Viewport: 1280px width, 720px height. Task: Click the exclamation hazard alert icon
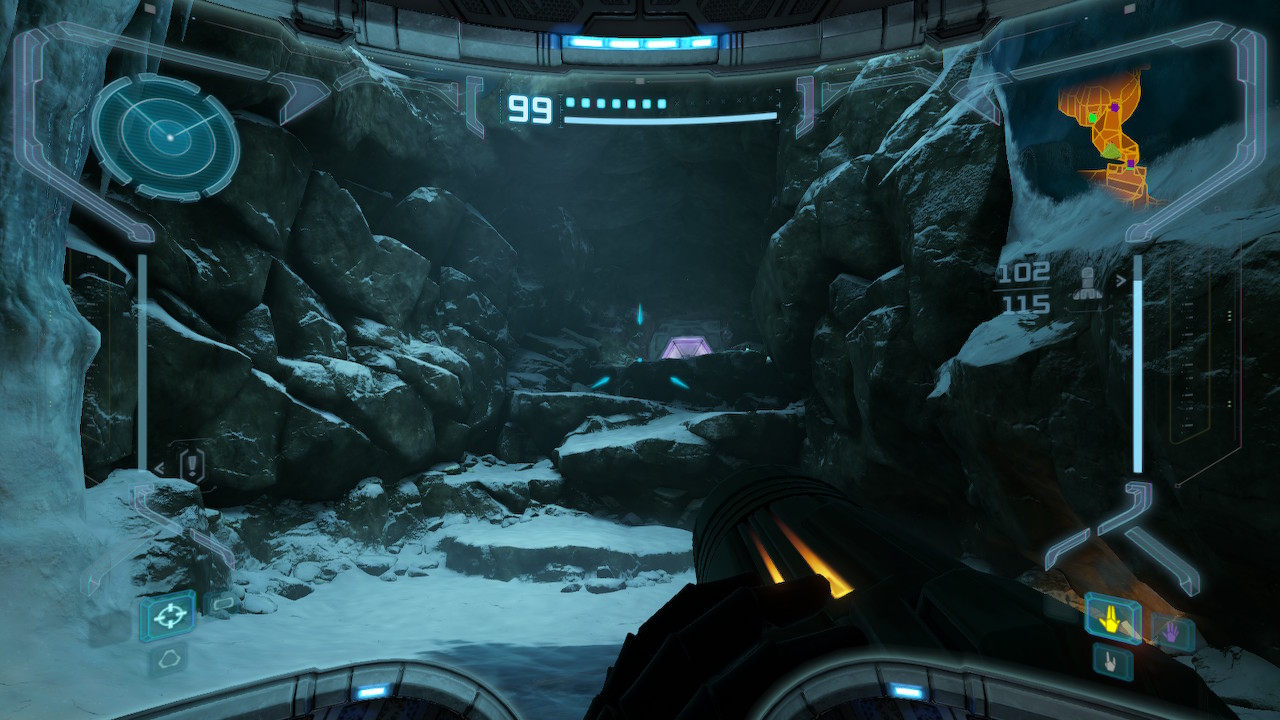click(191, 465)
